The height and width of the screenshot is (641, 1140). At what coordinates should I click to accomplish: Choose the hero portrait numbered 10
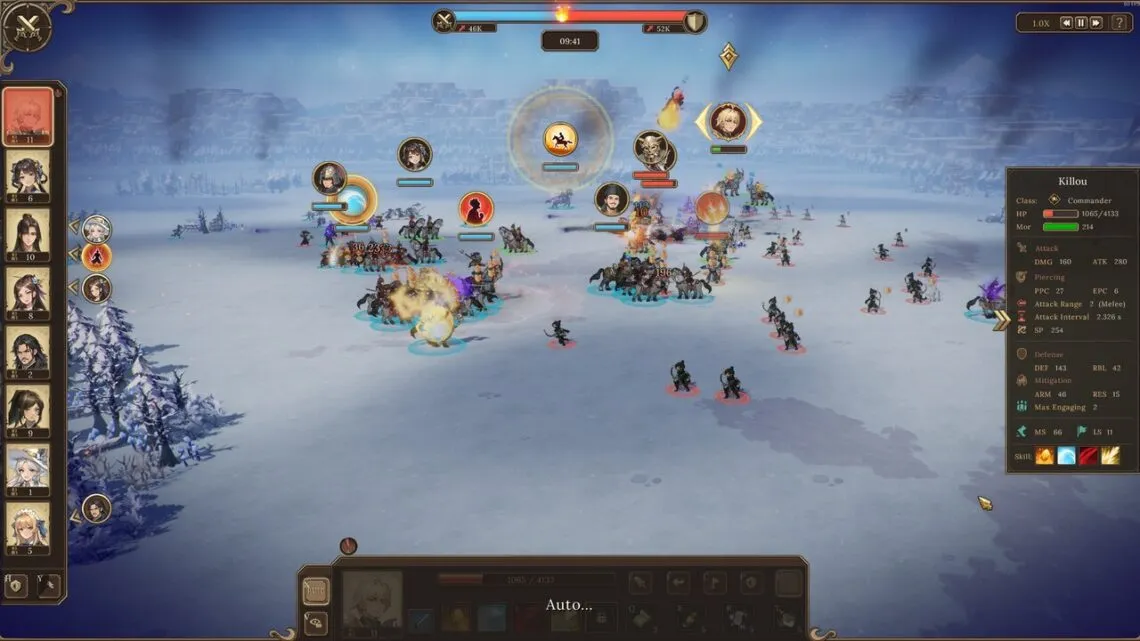click(x=28, y=234)
